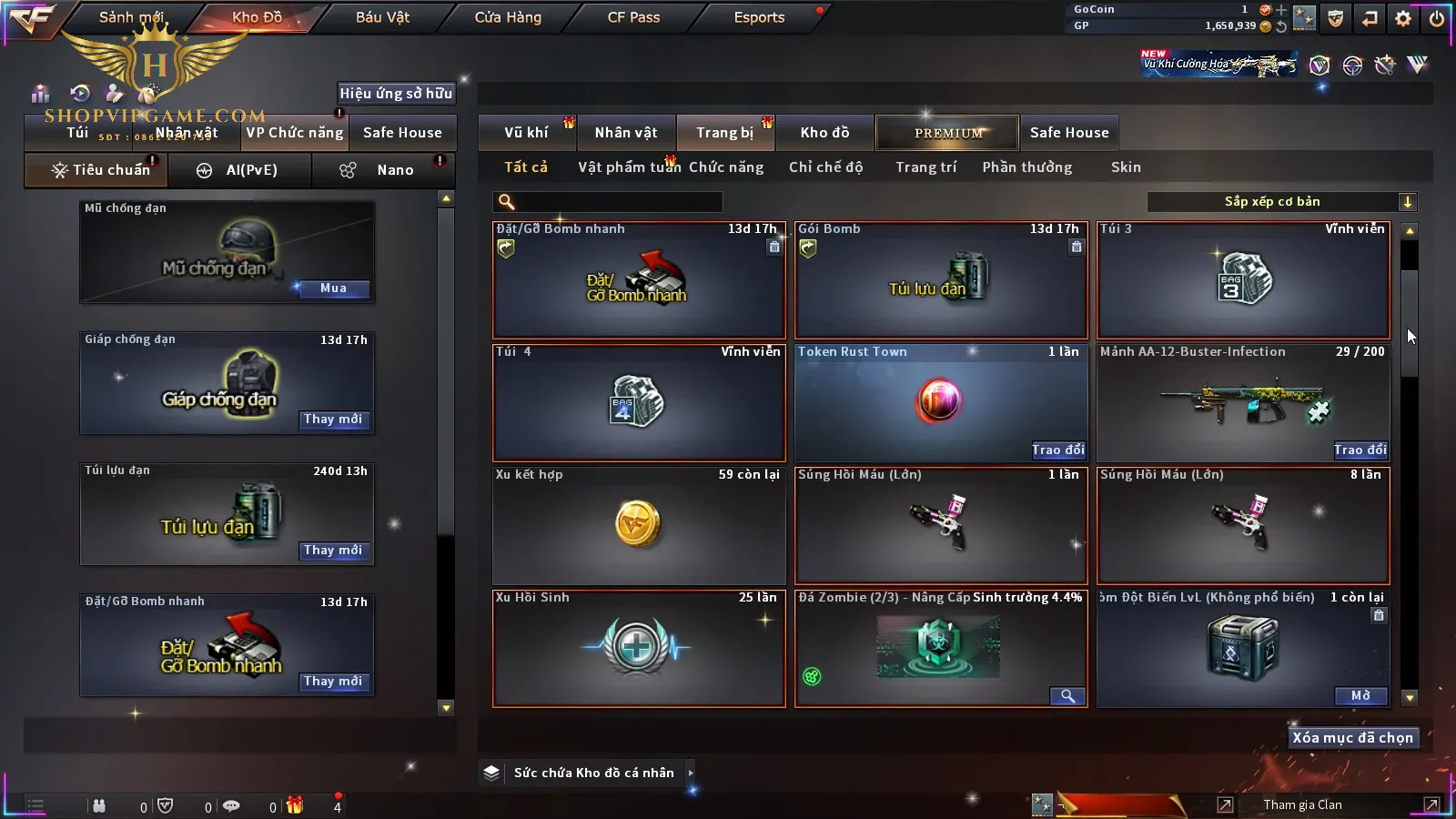Delete selected items with Xóa mục đã chọn
The image size is (1456, 819).
point(1352,738)
